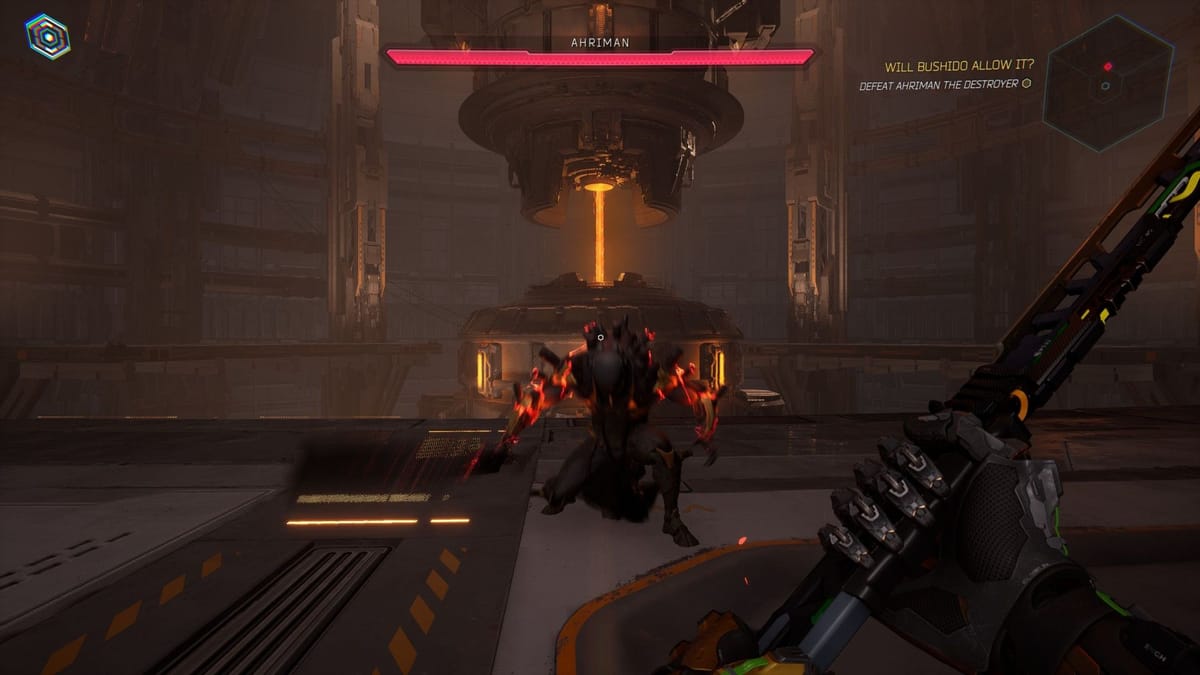Open the hexagonal minimap
The height and width of the screenshot is (675, 1200).
pyautogui.click(x=1107, y=83)
